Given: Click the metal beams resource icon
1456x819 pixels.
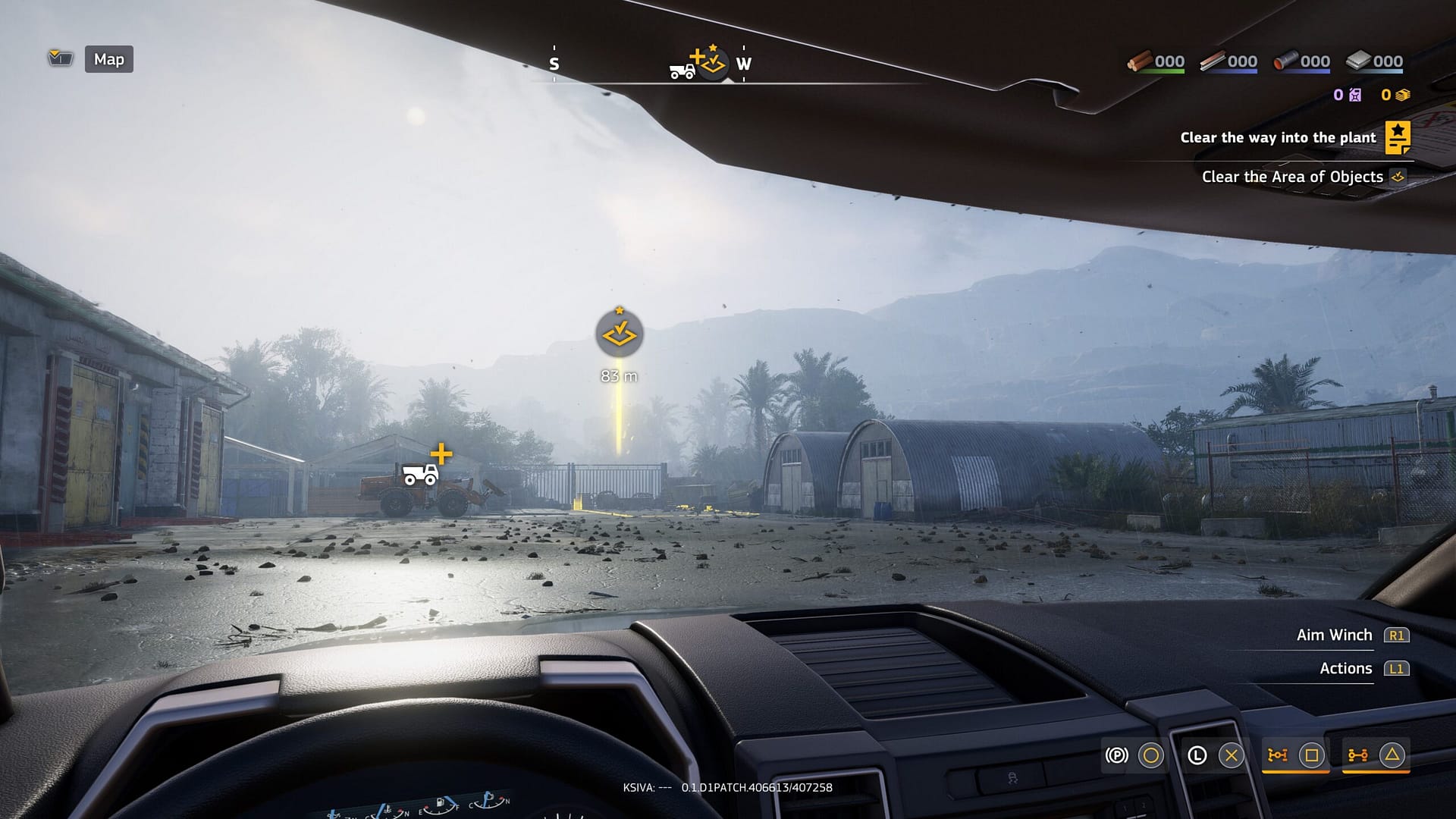Looking at the screenshot, I should [1215, 61].
